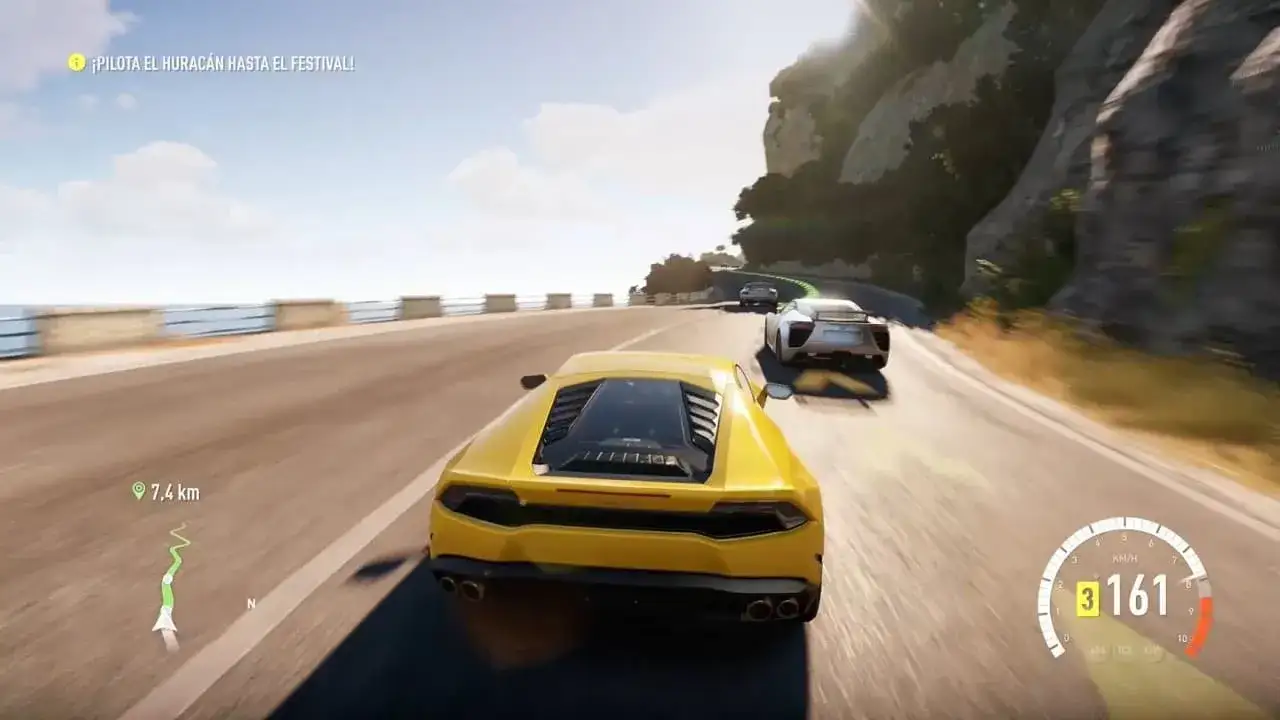The width and height of the screenshot is (1280, 720).
Task: Toggle the STM indicator under the speedometer
Action: coord(1149,650)
